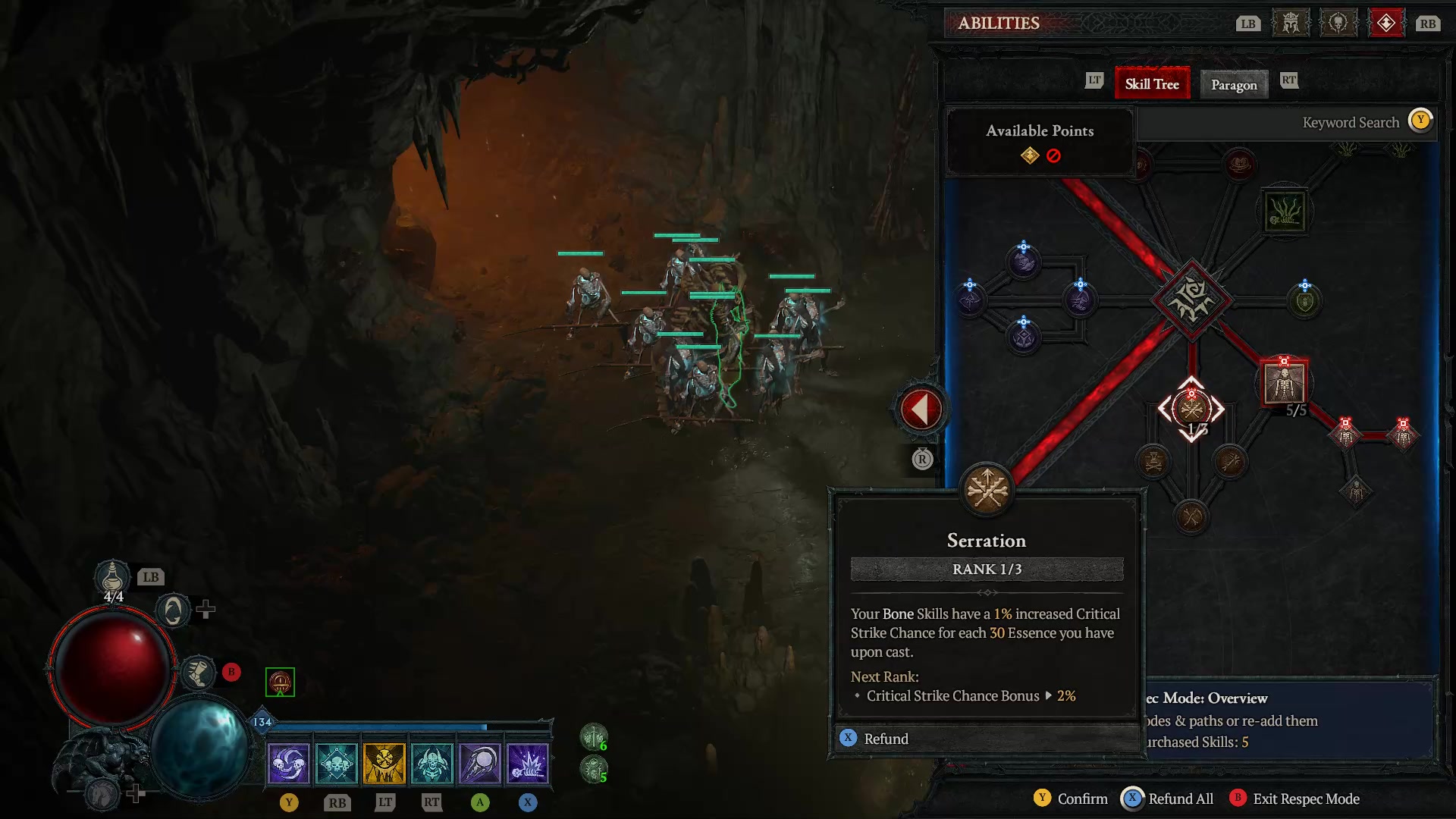Click the skull swirl skill on Y slot
Image resolution: width=1456 pixels, height=819 pixels.
[x=289, y=763]
